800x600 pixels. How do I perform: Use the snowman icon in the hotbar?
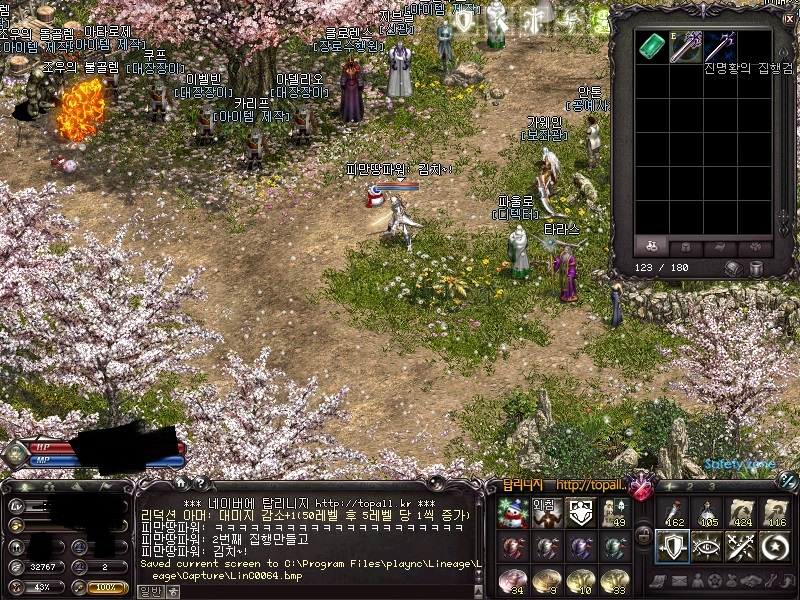point(512,513)
